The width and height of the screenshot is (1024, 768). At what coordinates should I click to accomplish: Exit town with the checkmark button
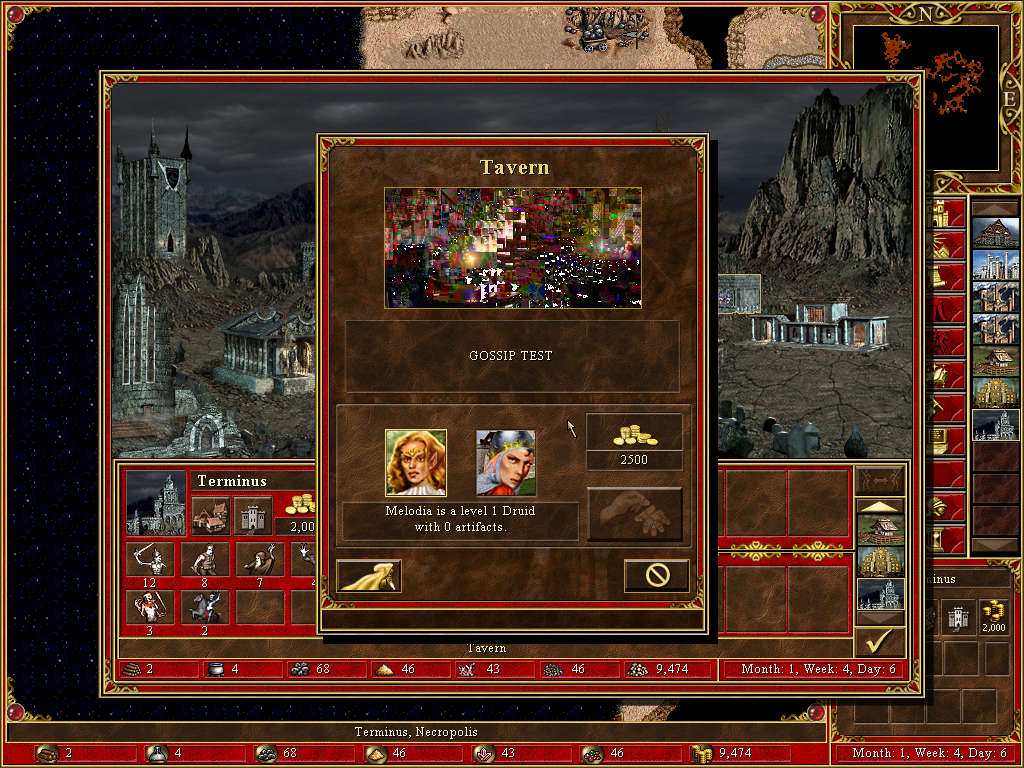pyautogui.click(x=880, y=641)
